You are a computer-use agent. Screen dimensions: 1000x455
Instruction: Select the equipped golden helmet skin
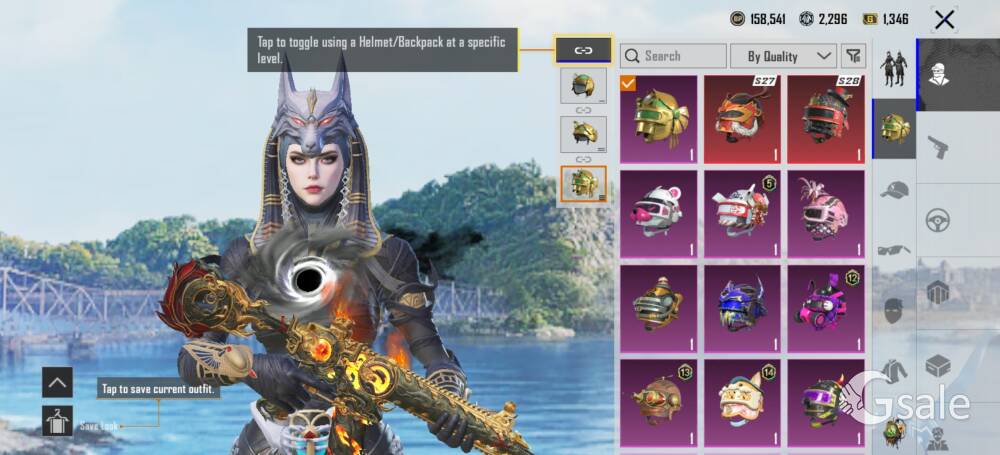tap(659, 118)
